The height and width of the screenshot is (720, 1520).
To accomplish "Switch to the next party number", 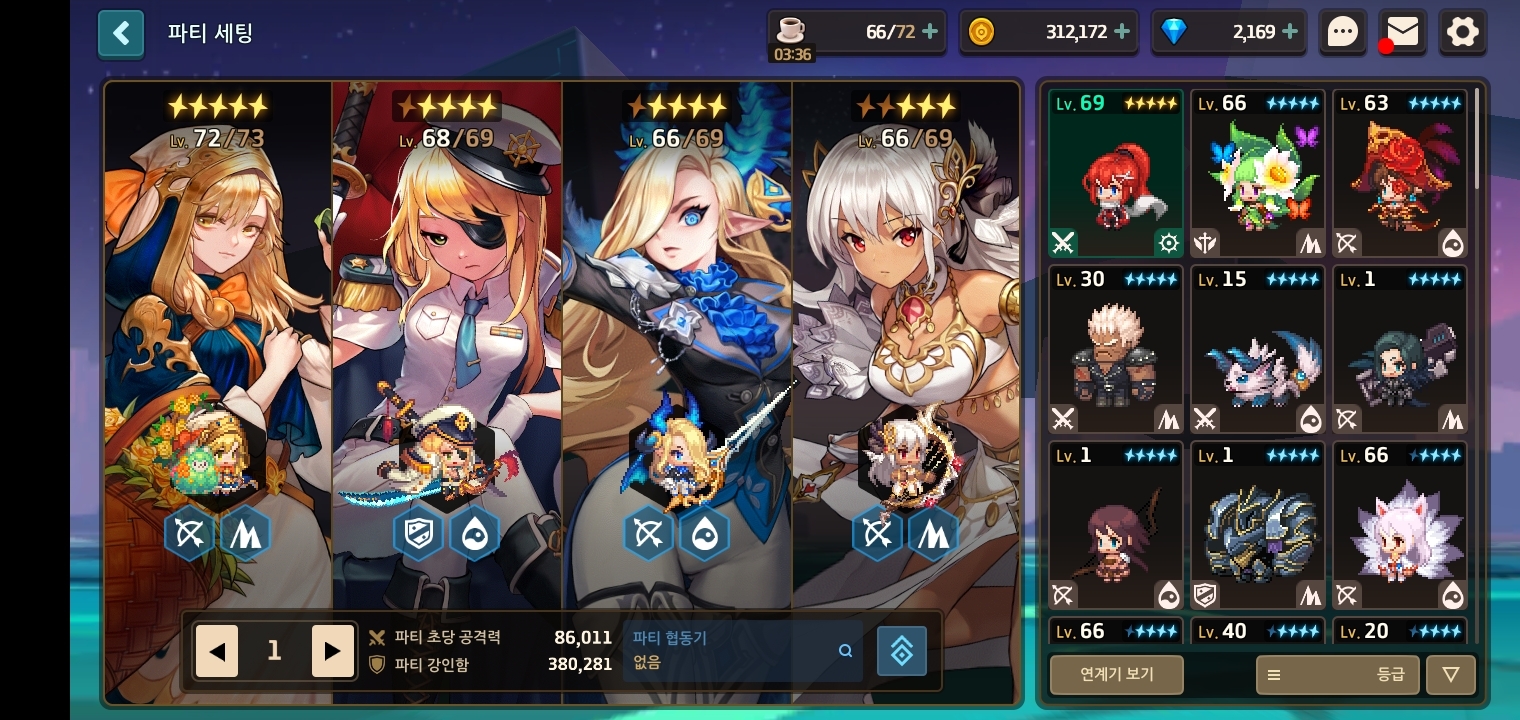I will (x=332, y=652).
